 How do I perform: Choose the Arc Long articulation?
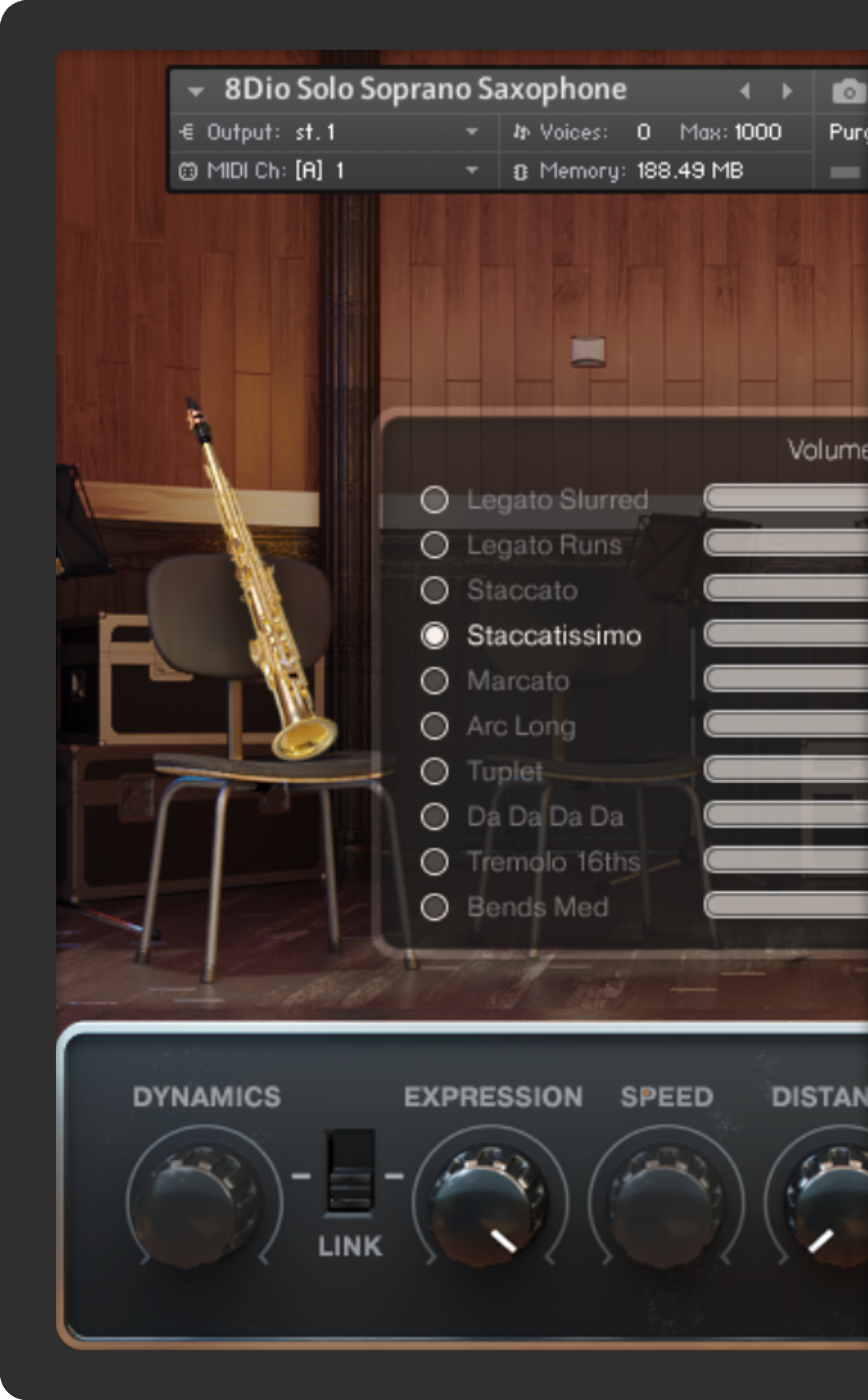click(x=434, y=725)
